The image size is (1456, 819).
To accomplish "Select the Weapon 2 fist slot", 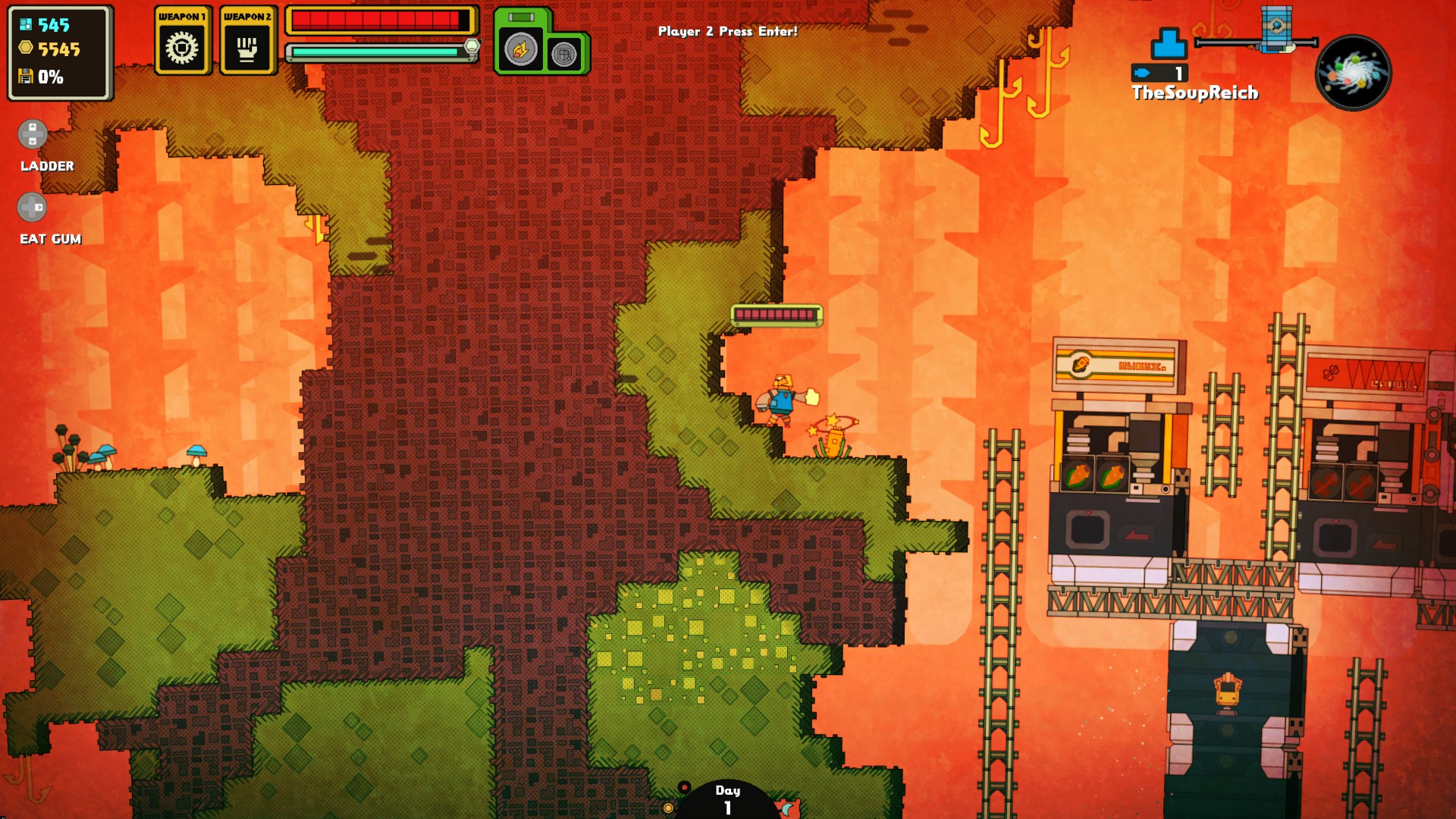I will click(247, 48).
